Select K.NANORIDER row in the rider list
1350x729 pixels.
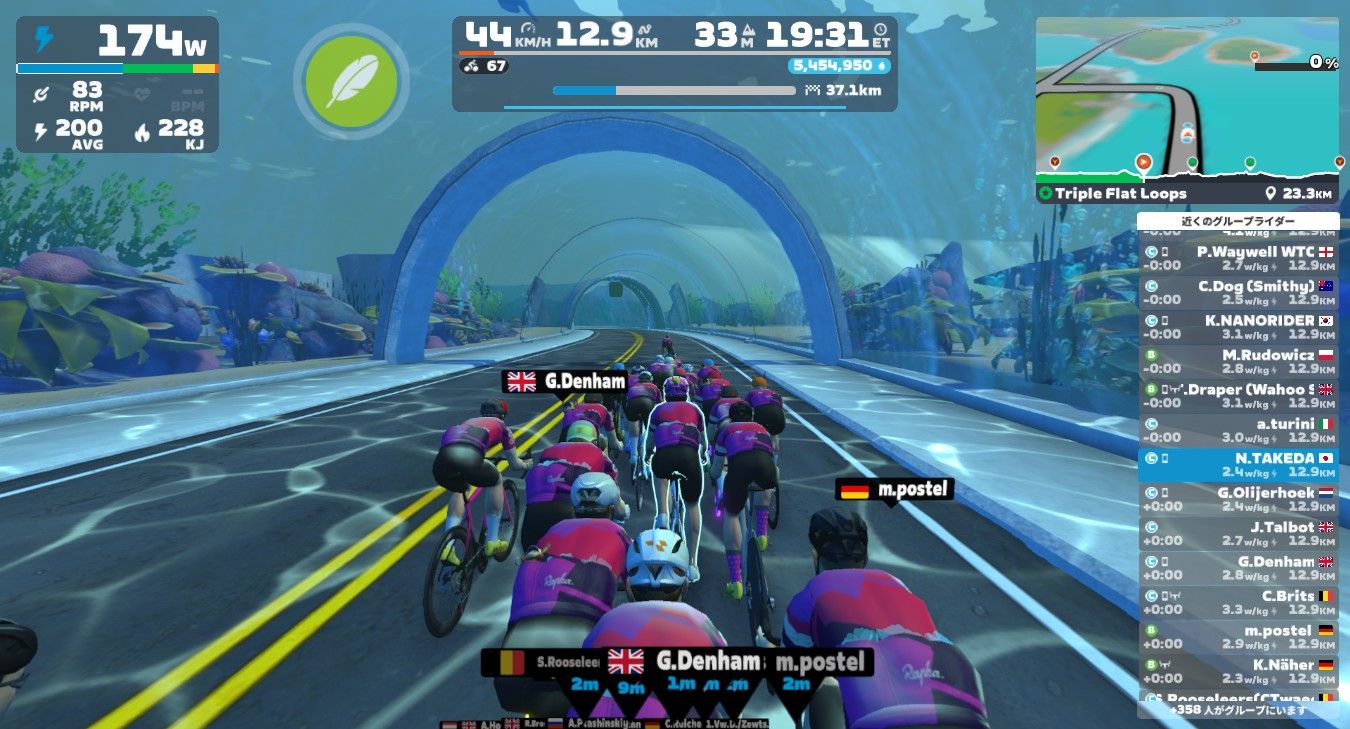[x=1238, y=327]
